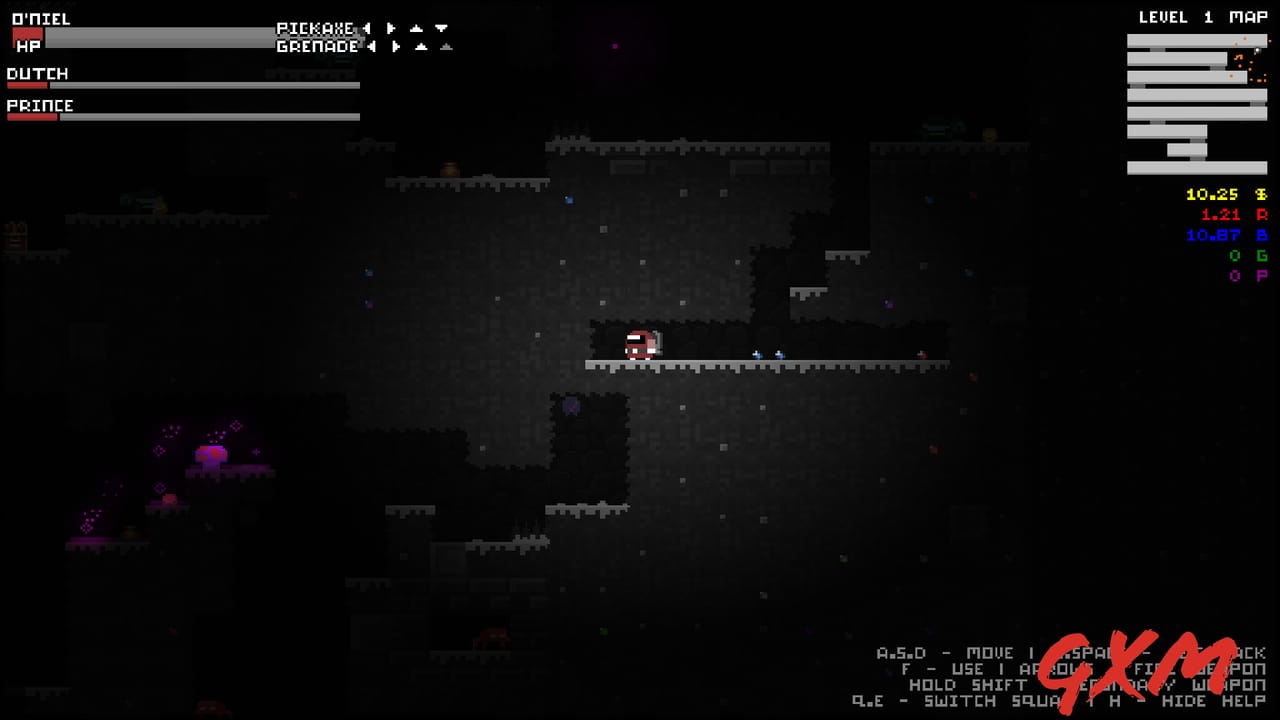1280x720 pixels.
Task: Select Dutch's name label
Action: (37, 73)
